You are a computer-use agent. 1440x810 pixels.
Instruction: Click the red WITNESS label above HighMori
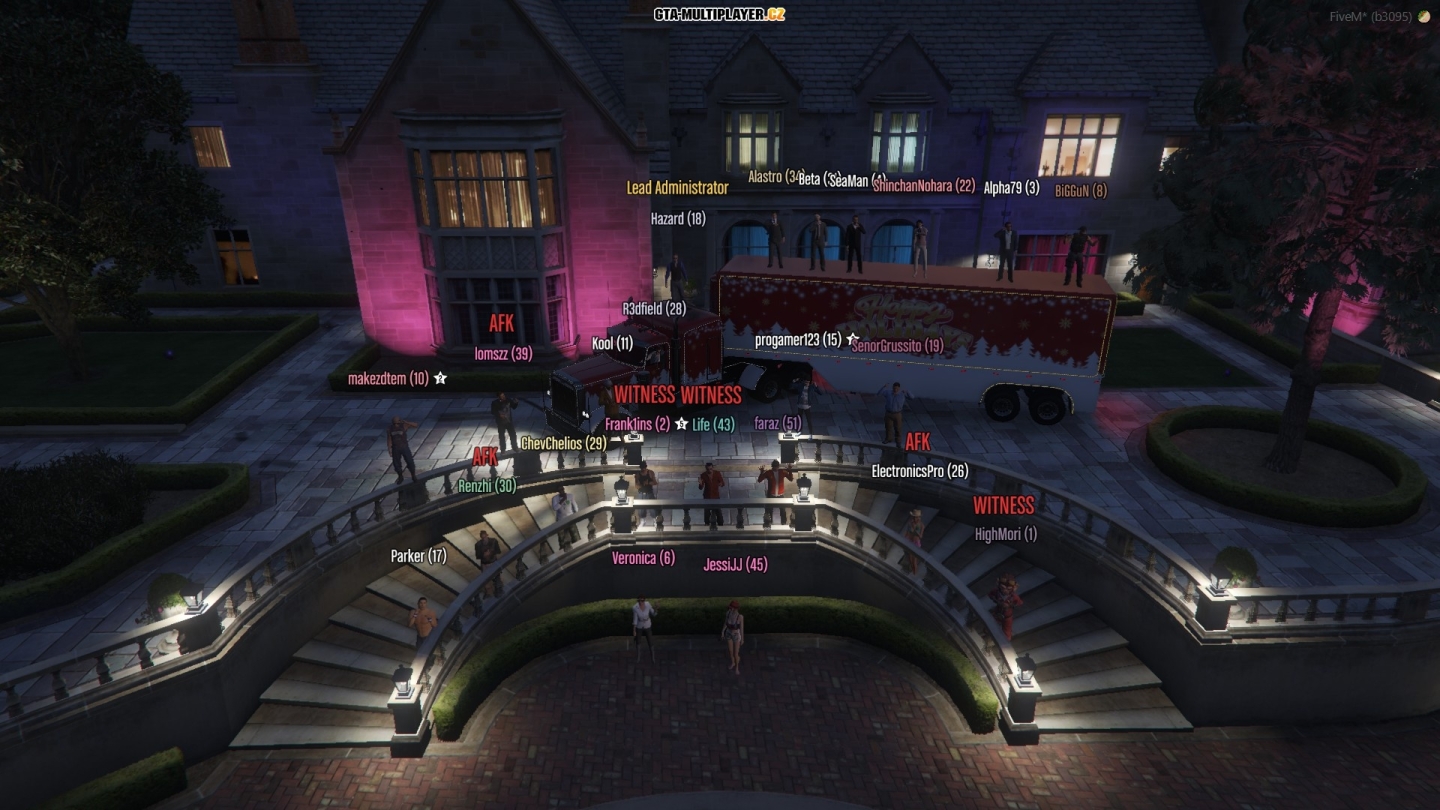(1004, 506)
